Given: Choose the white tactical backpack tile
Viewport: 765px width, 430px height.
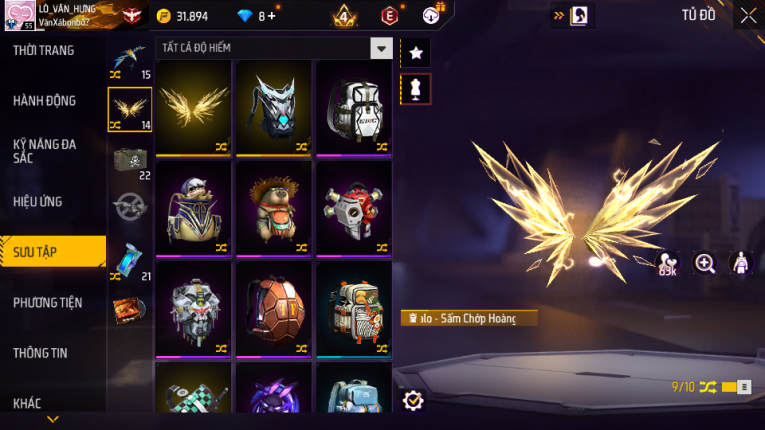Looking at the screenshot, I should coord(353,108).
